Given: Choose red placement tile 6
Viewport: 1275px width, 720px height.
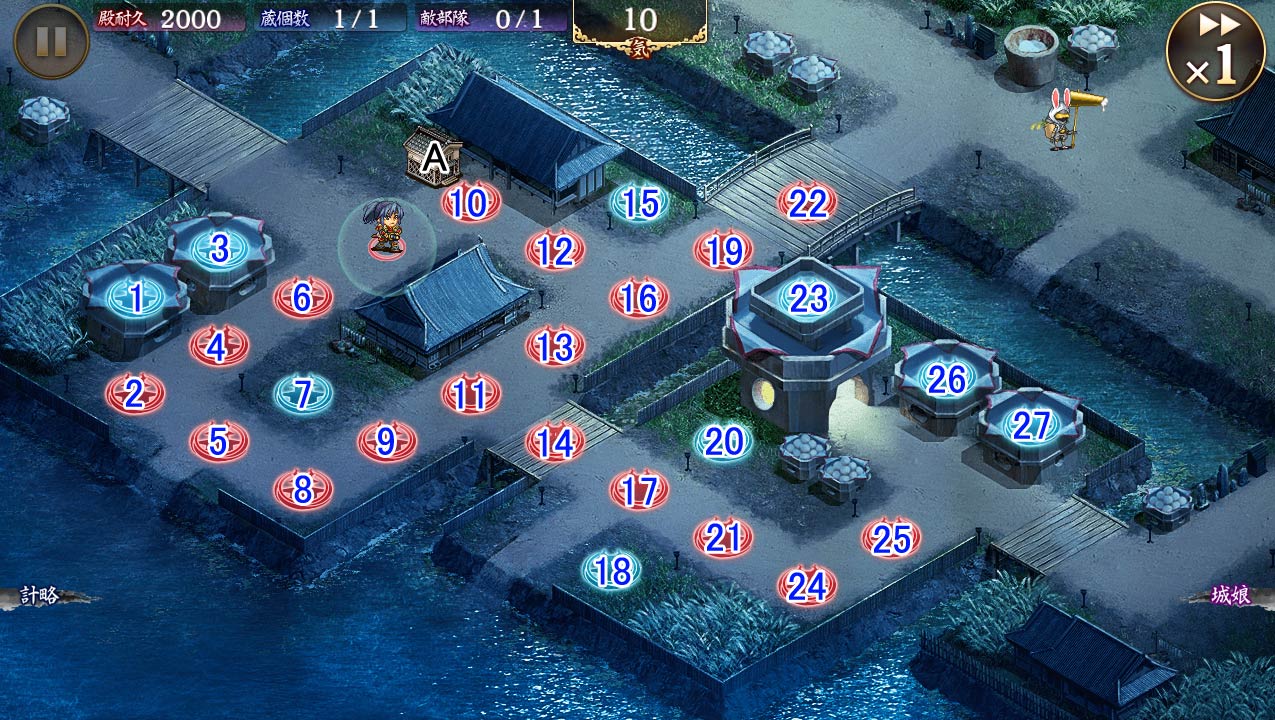Looking at the screenshot, I should pyautogui.click(x=303, y=297).
